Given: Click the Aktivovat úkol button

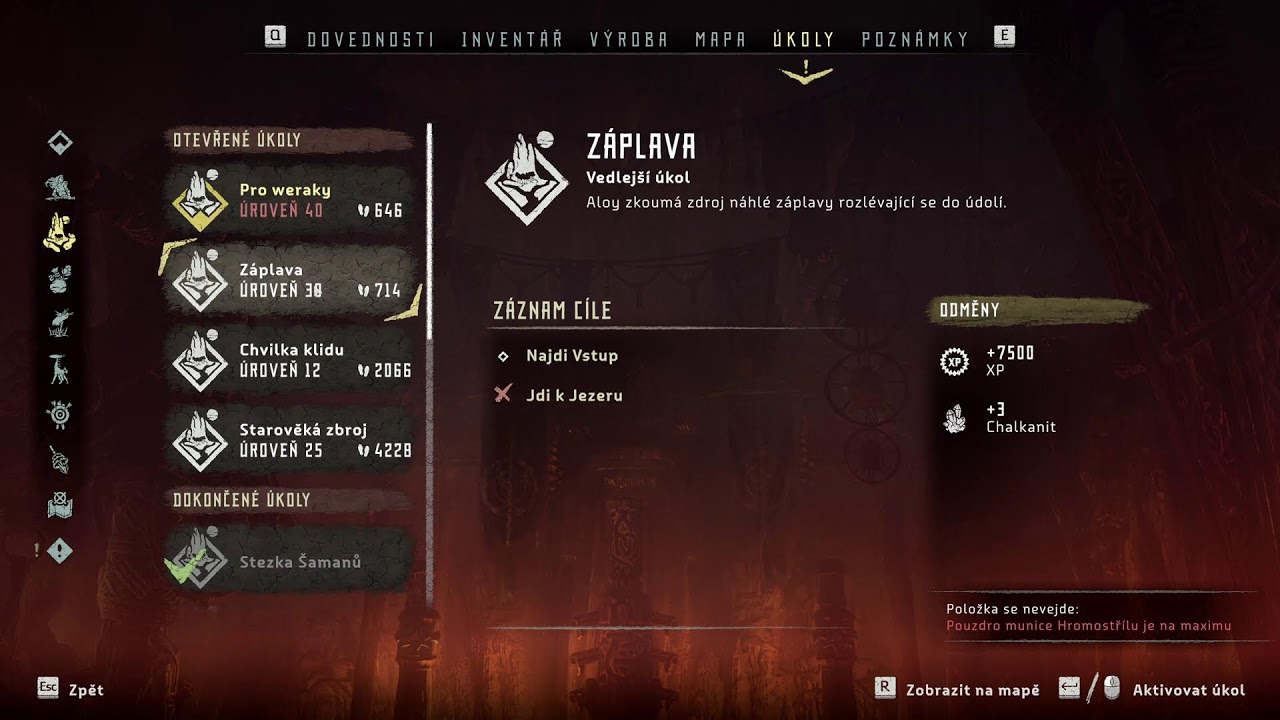Looking at the screenshot, I should (1188, 690).
